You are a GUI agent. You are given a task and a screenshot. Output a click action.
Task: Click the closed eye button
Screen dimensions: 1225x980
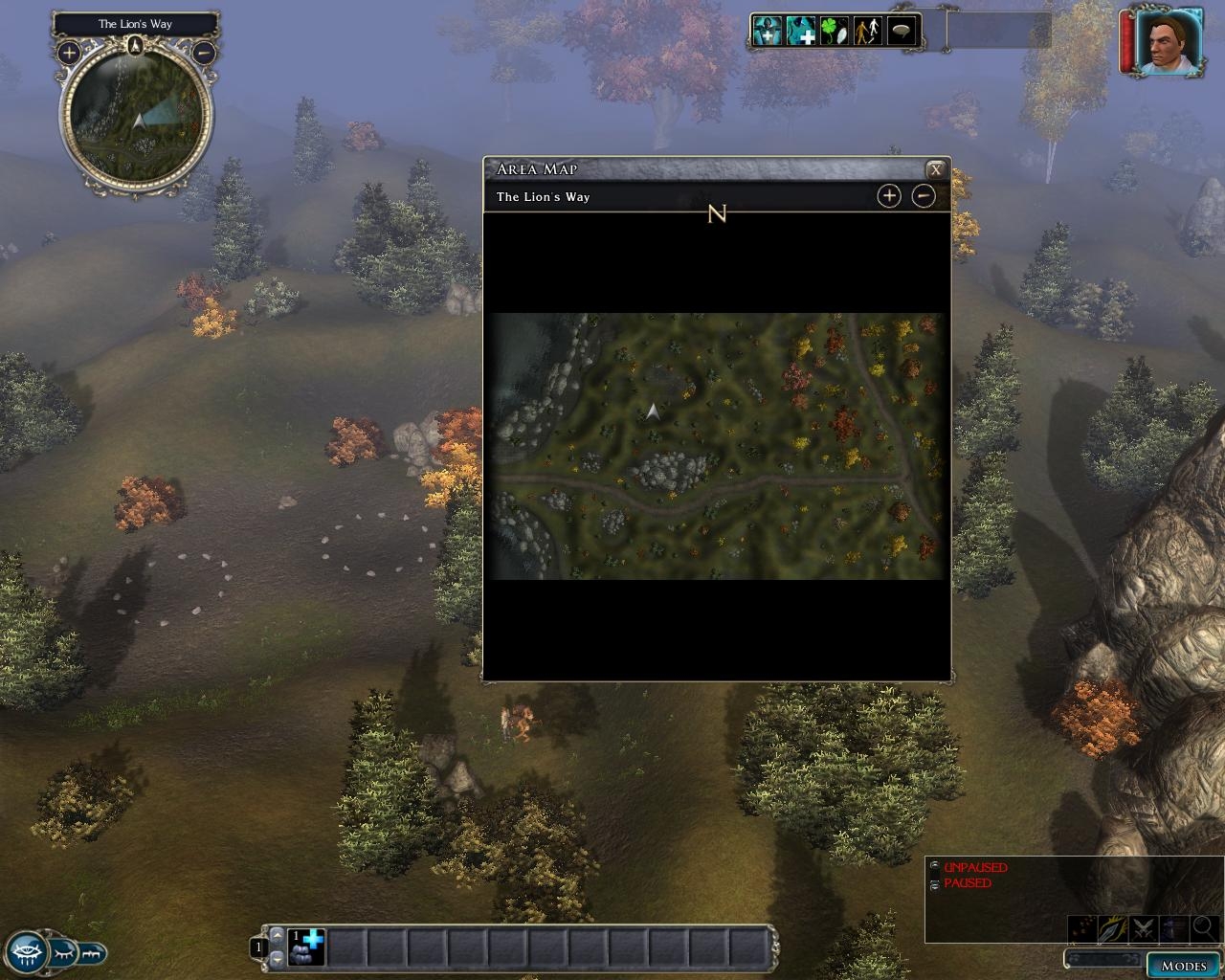tap(63, 953)
